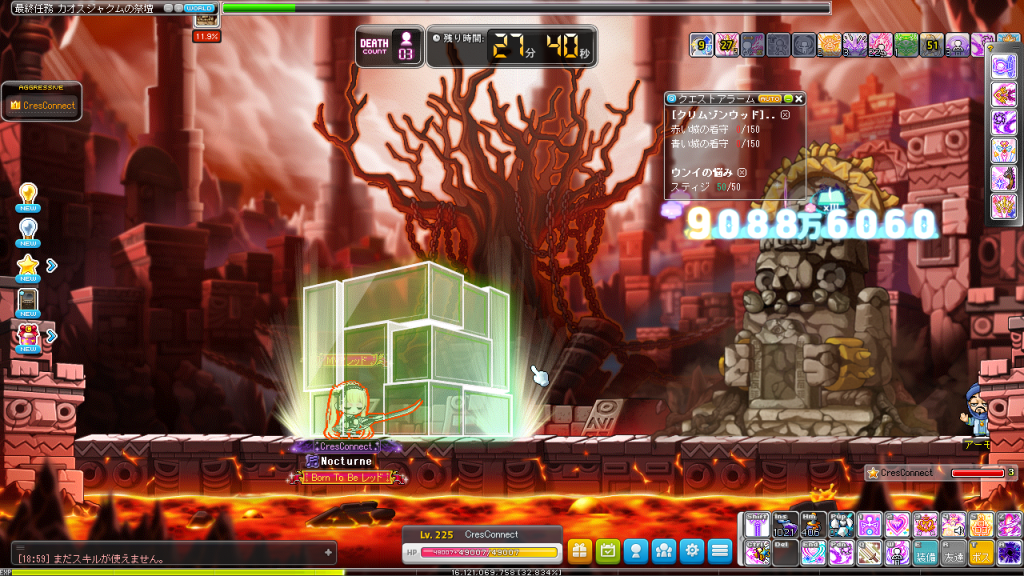This screenshot has width=1024, height=576.
Task: Toggle the quest alarm AUTO button
Action: tap(769, 99)
